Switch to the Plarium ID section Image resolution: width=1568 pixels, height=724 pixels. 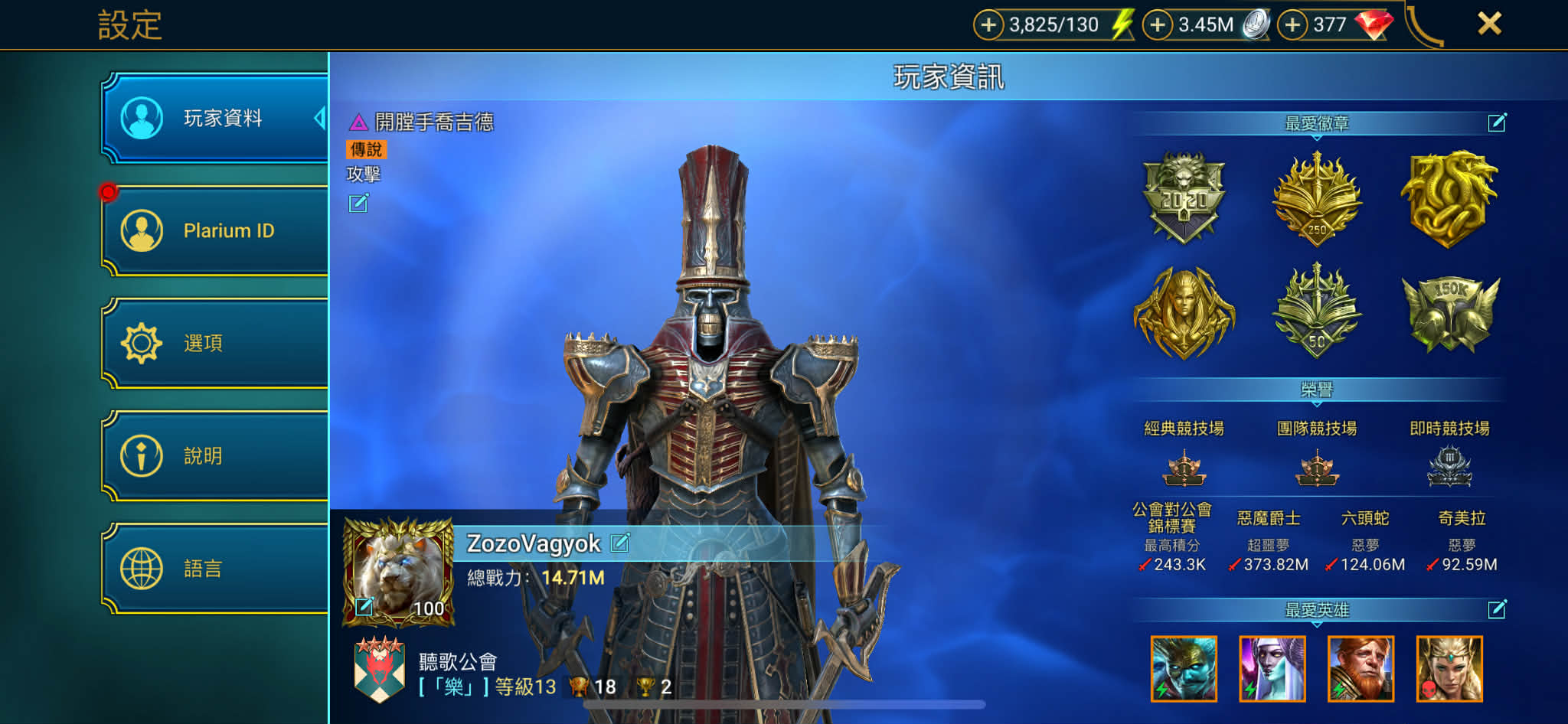(216, 230)
